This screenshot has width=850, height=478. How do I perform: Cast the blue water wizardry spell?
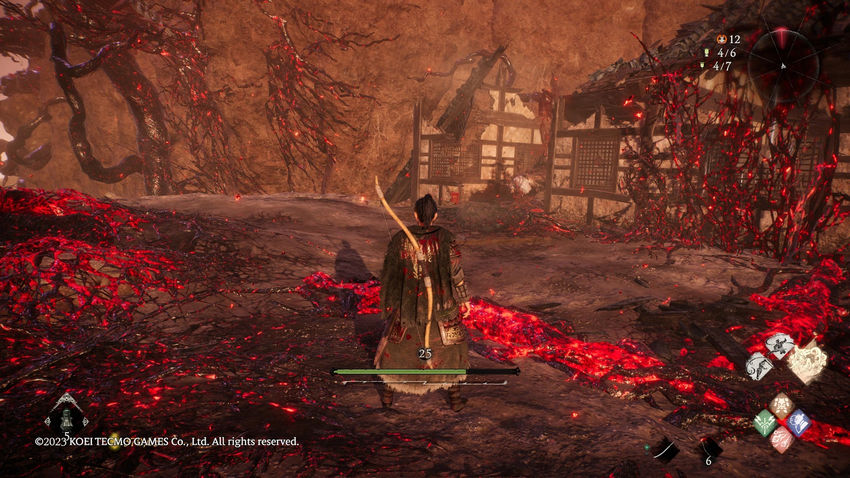(798, 422)
